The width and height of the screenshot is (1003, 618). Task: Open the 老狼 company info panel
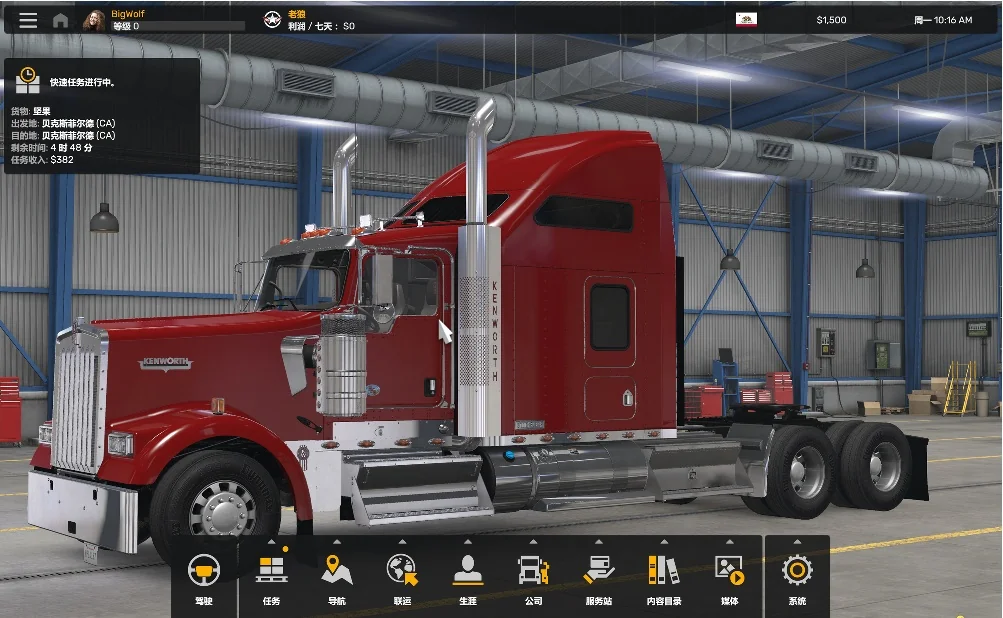[x=310, y=20]
